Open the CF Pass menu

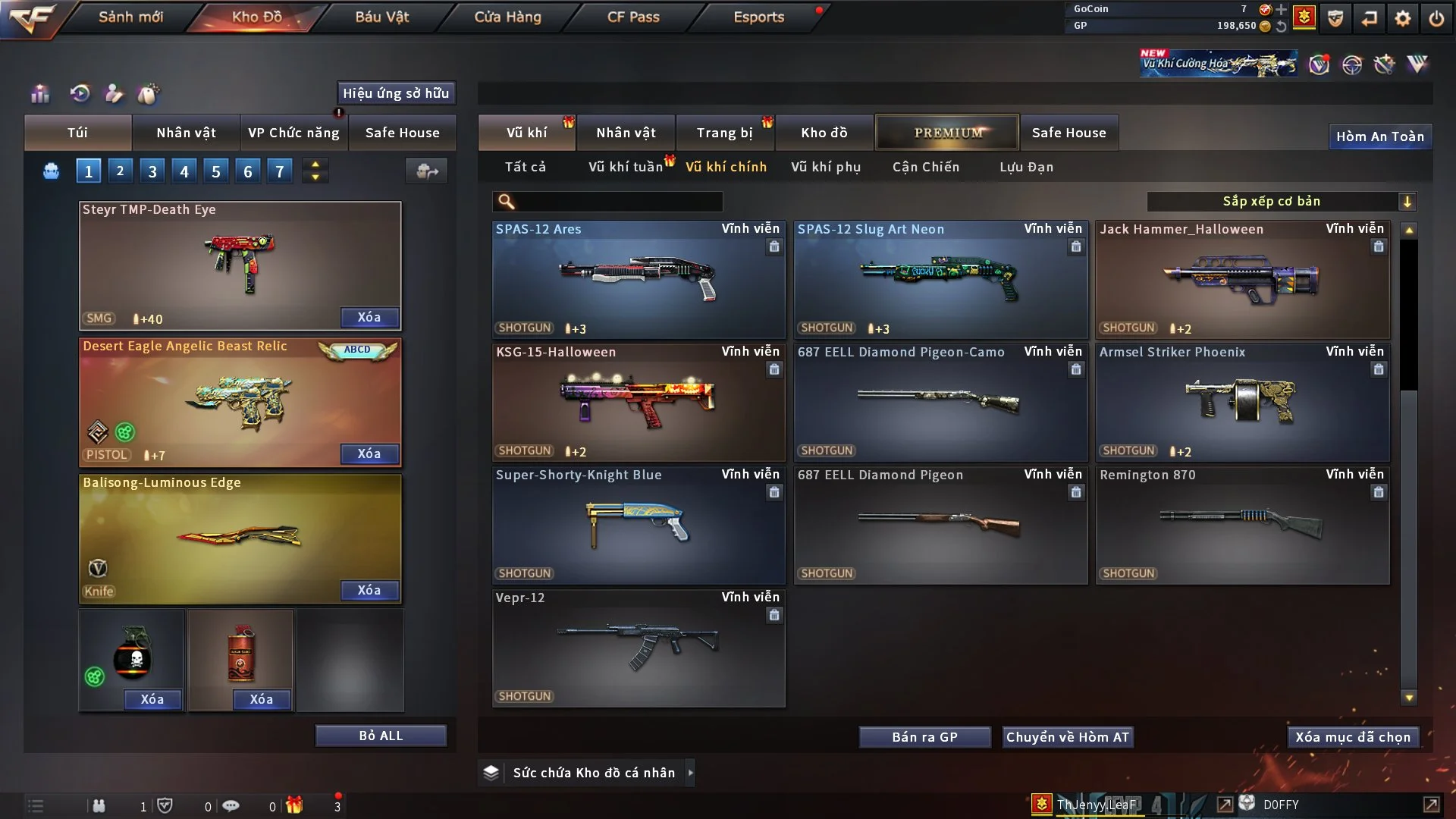(x=633, y=17)
